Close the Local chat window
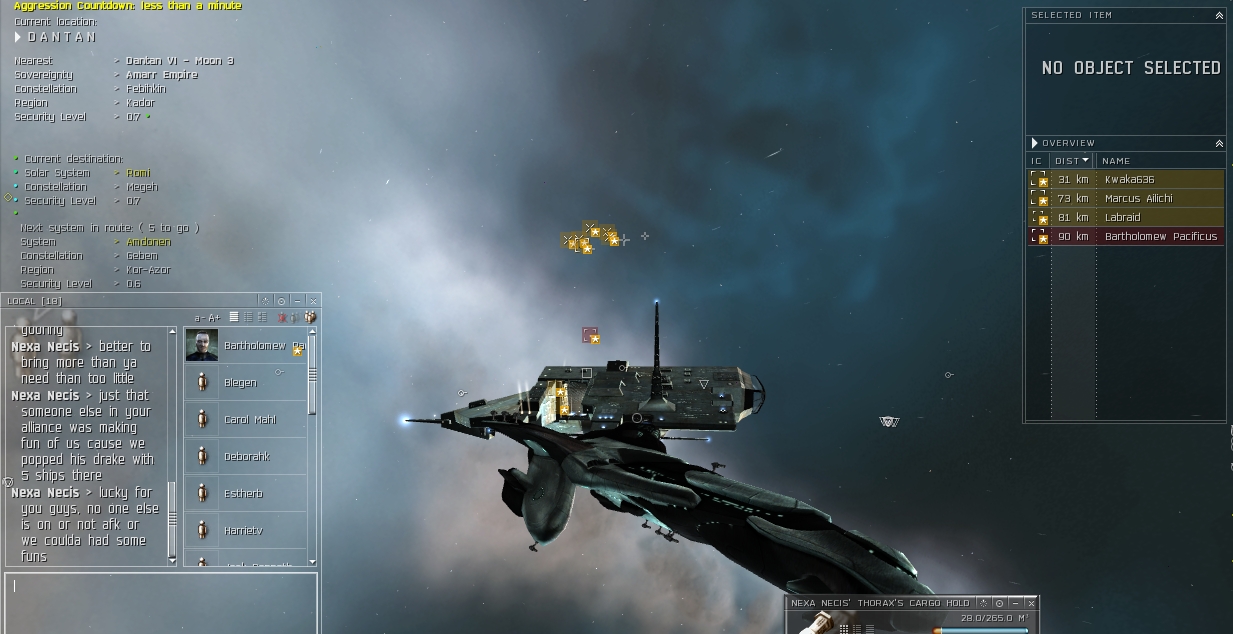Screen dimensions: 1233x634 coord(313,301)
